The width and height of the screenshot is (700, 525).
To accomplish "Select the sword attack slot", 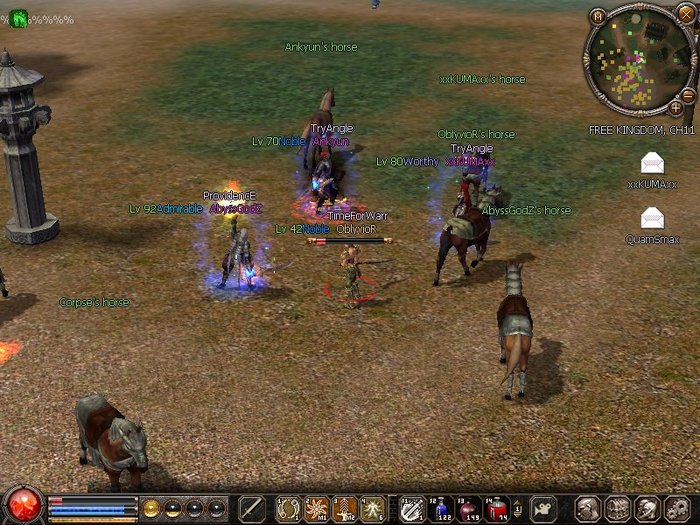I will [x=251, y=507].
